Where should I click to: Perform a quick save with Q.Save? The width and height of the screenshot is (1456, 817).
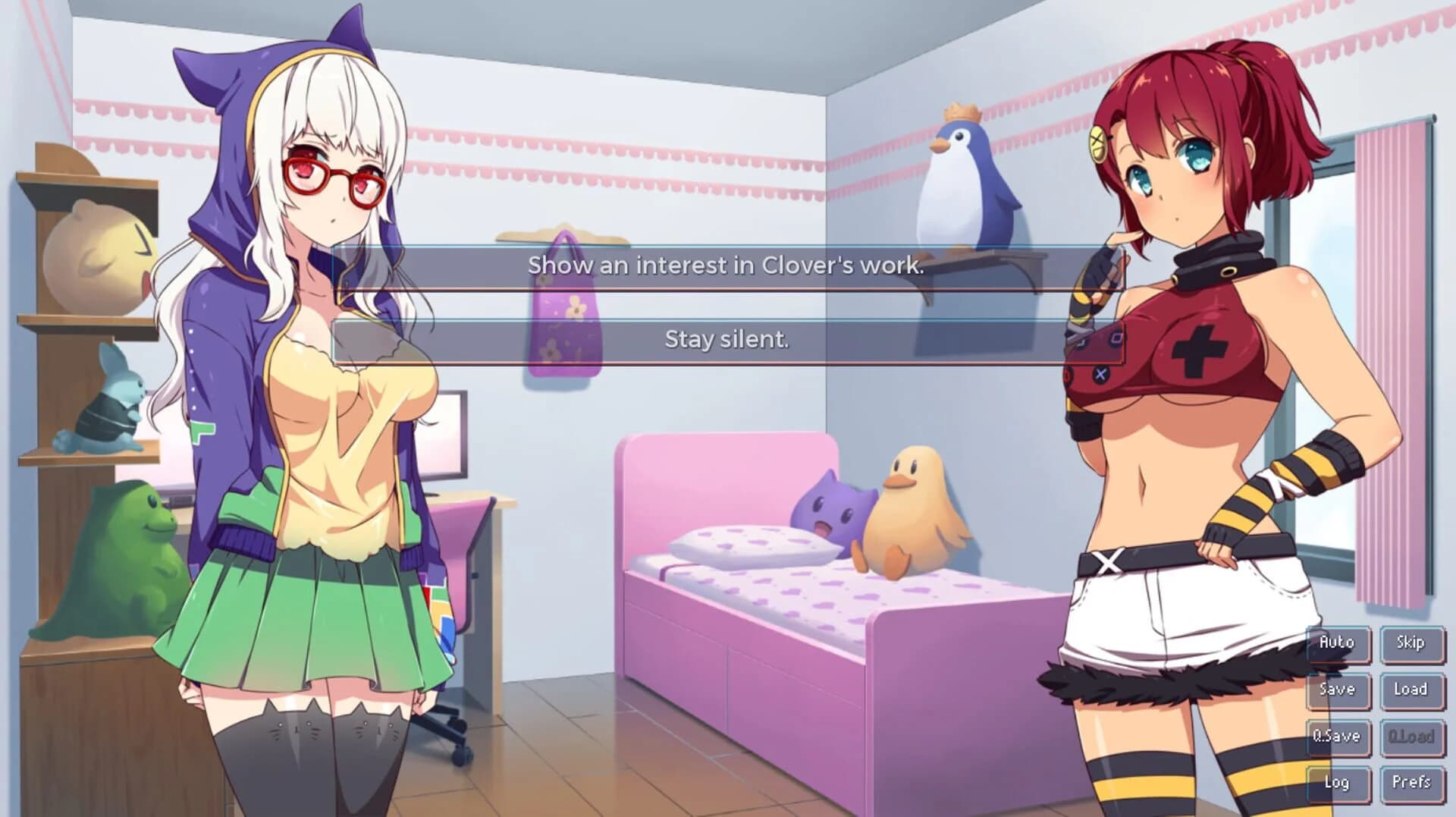coord(1338,735)
